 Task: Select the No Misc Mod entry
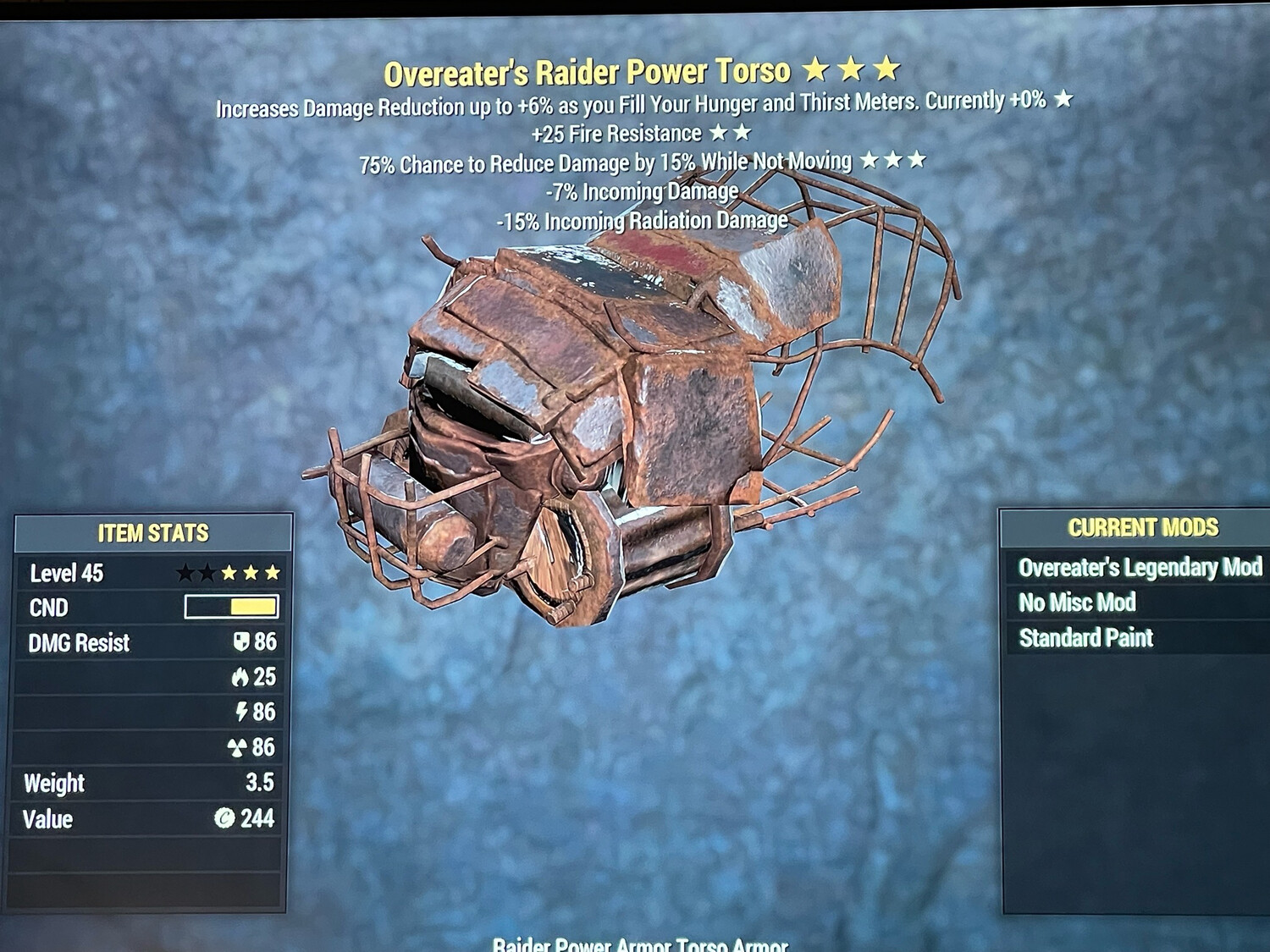pyautogui.click(x=1076, y=603)
